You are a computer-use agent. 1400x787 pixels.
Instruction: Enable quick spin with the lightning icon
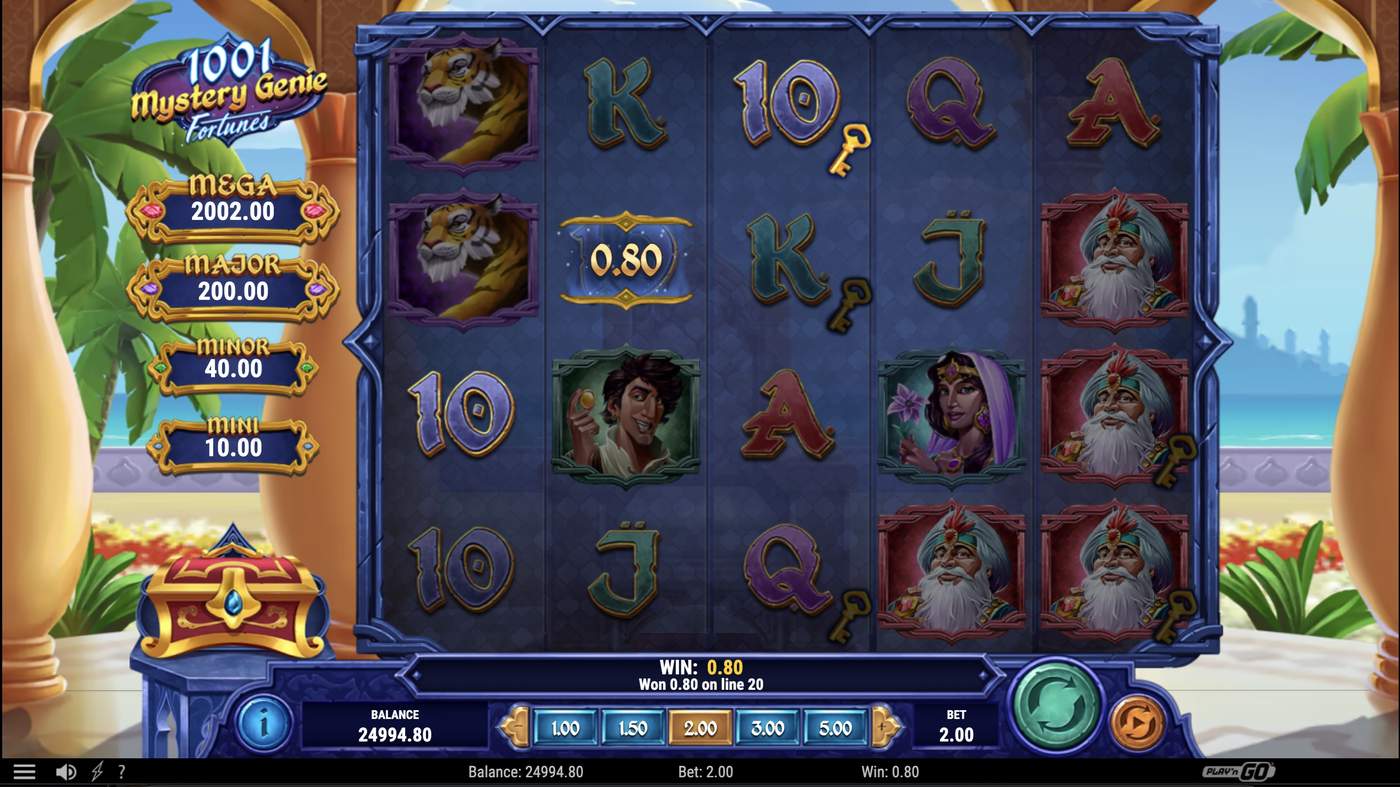coord(96,770)
